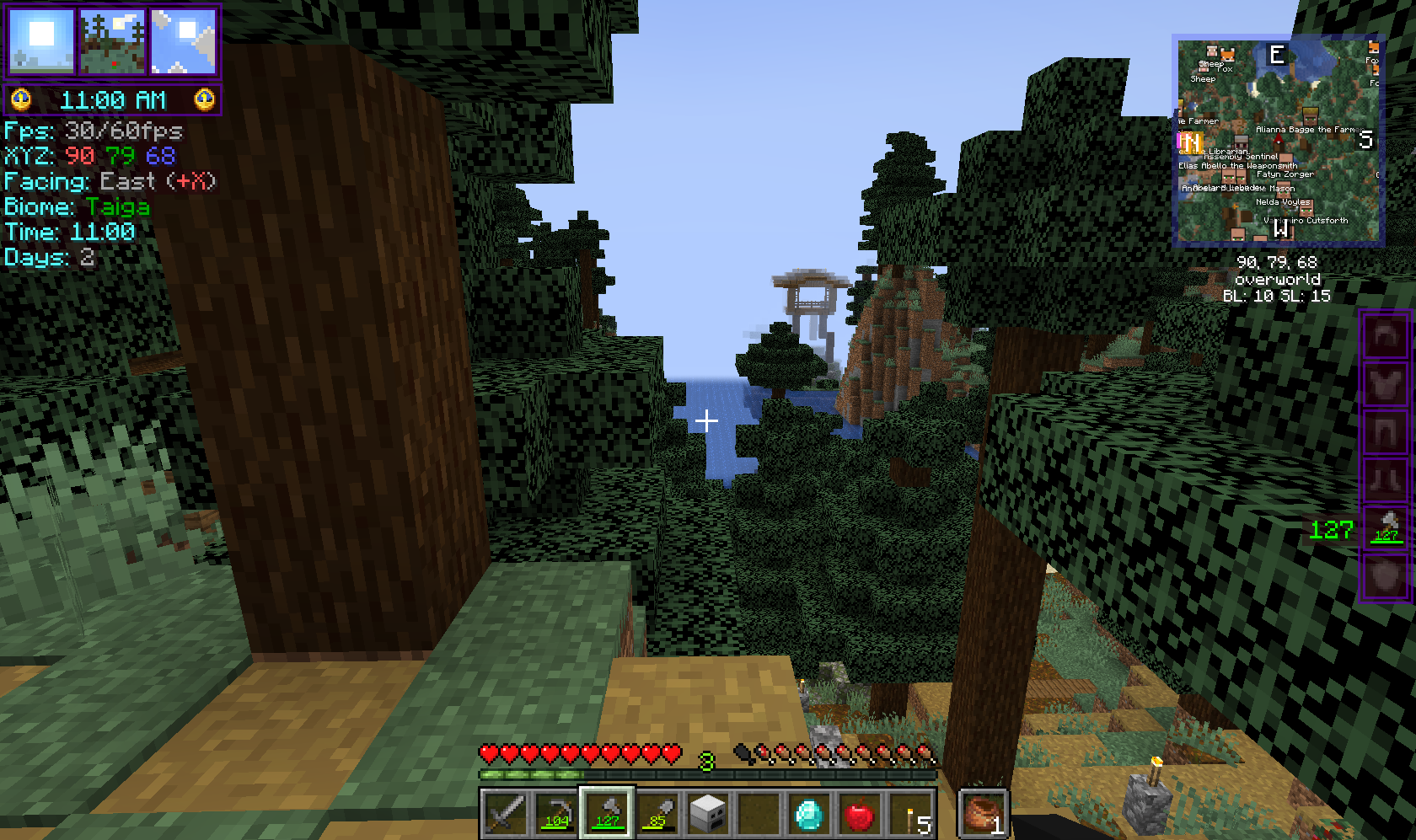1416x840 pixels.
Task: Click the green experience level number 3
Action: coord(706,761)
